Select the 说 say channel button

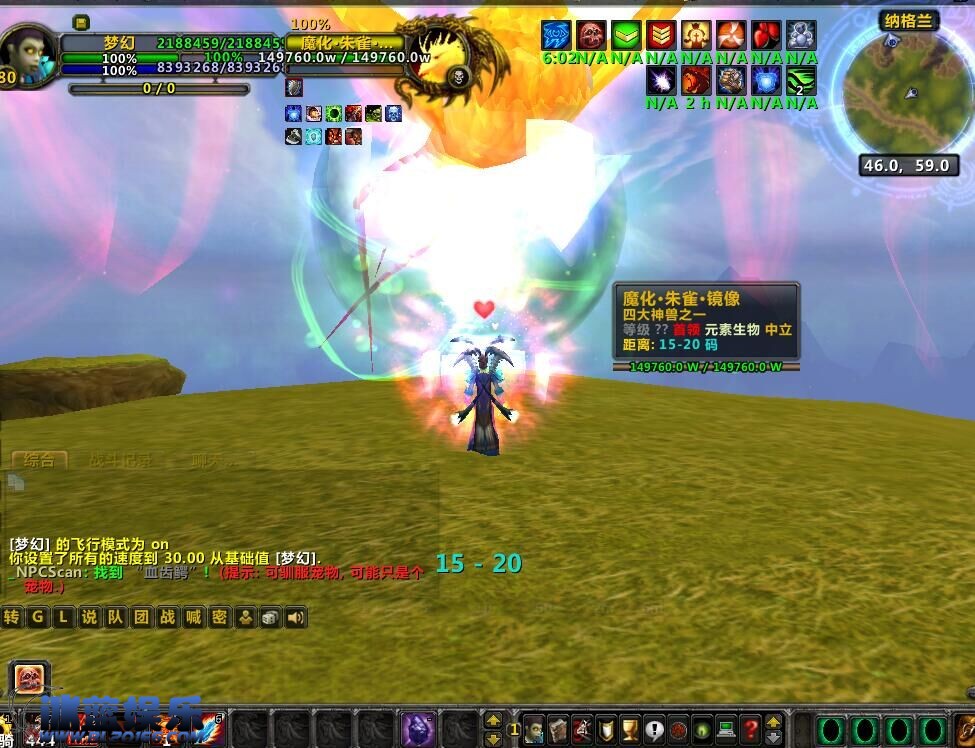89,617
